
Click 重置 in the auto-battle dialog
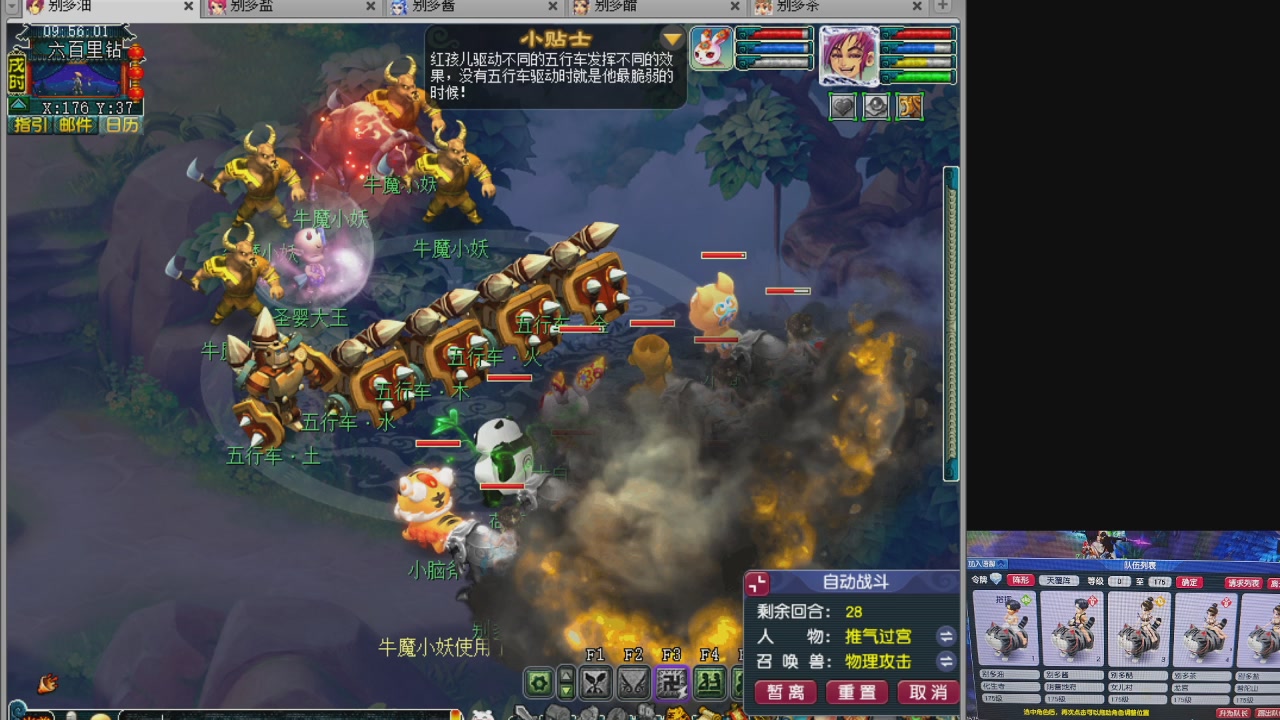pyautogui.click(x=855, y=692)
